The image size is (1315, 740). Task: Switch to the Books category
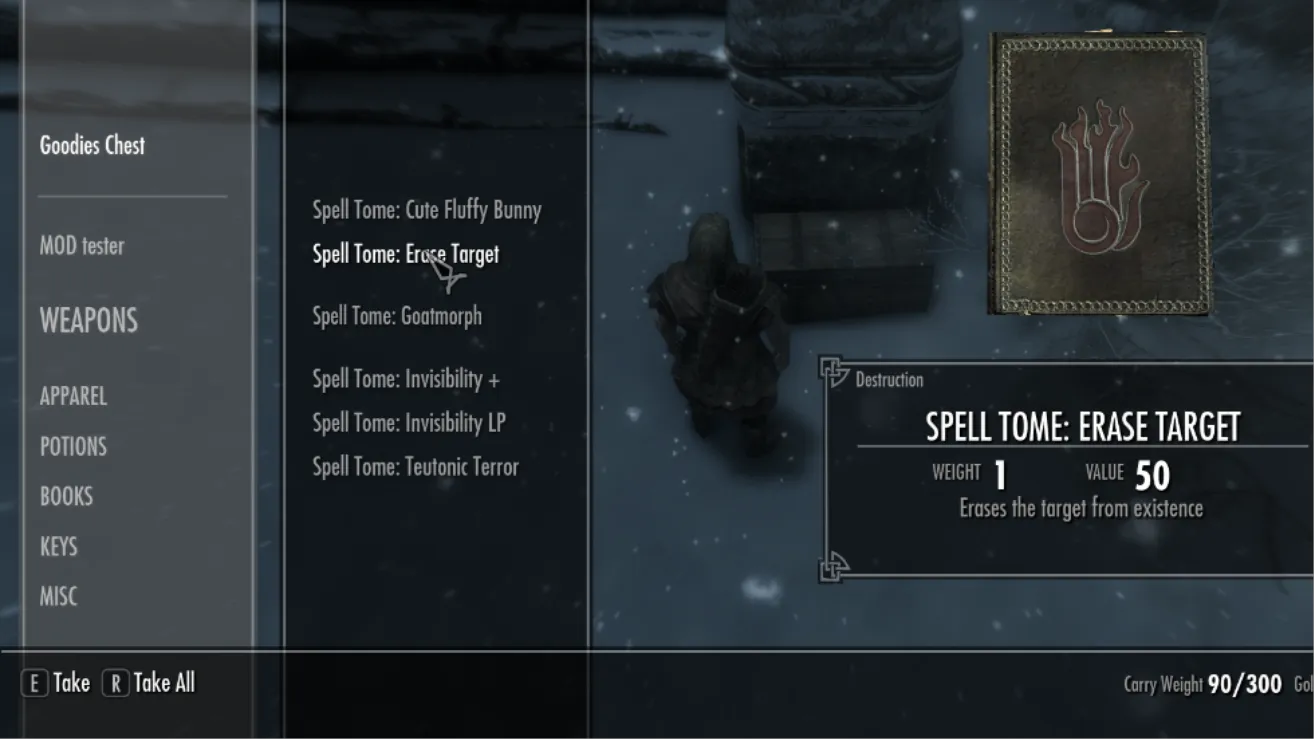pos(66,497)
